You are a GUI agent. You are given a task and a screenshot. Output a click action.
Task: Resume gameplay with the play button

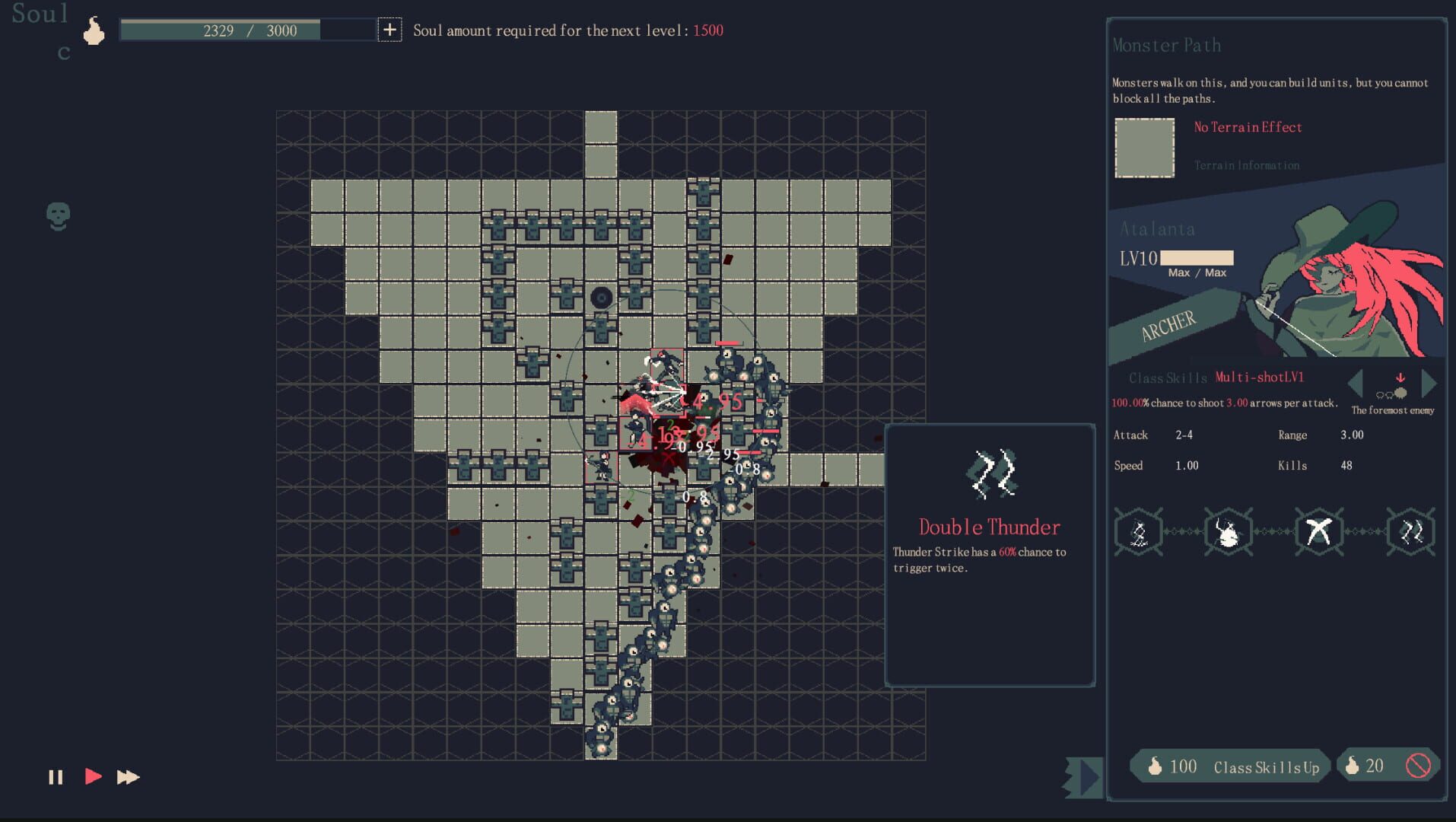point(93,777)
